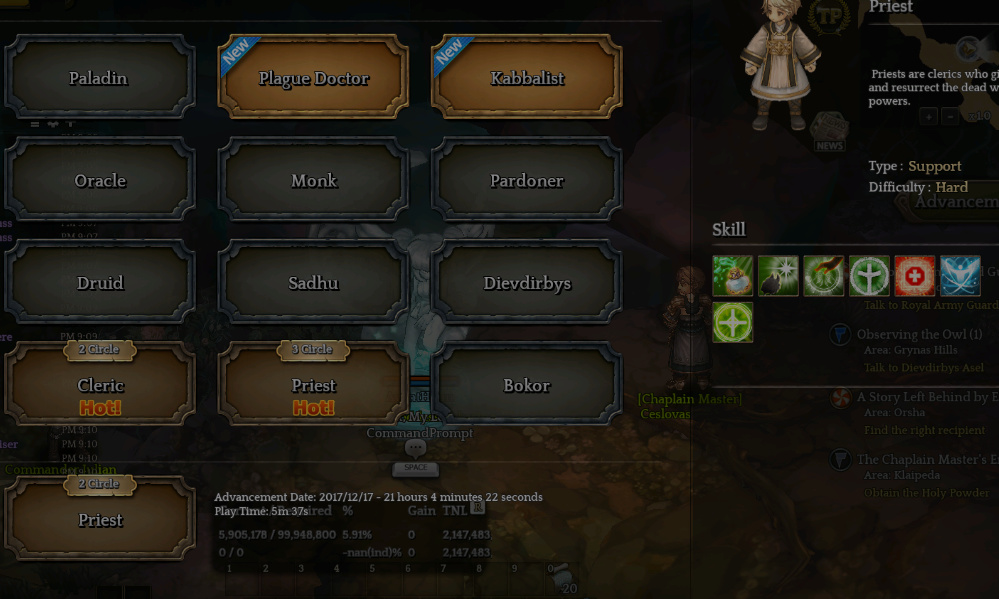Screen dimensions: 999x599
Task: Choose the new Plague Doctor class
Action: tap(313, 78)
